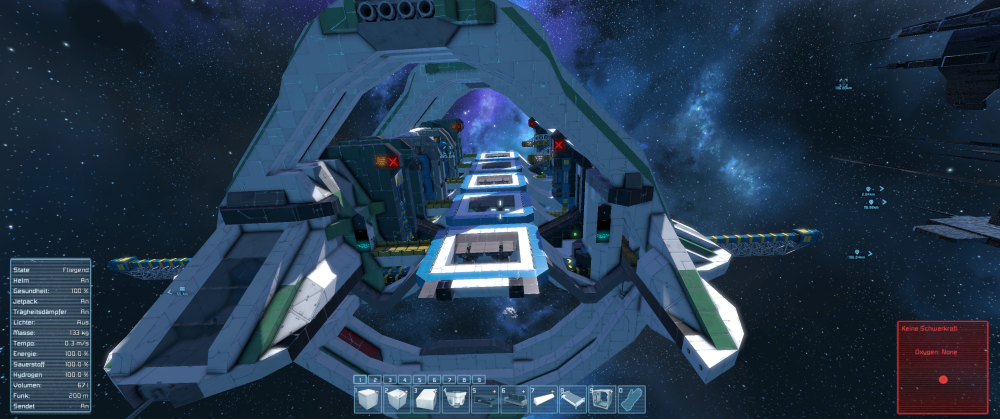Choose the white beam block in slot 7
The width and height of the screenshot is (1000, 419).
pos(542,398)
